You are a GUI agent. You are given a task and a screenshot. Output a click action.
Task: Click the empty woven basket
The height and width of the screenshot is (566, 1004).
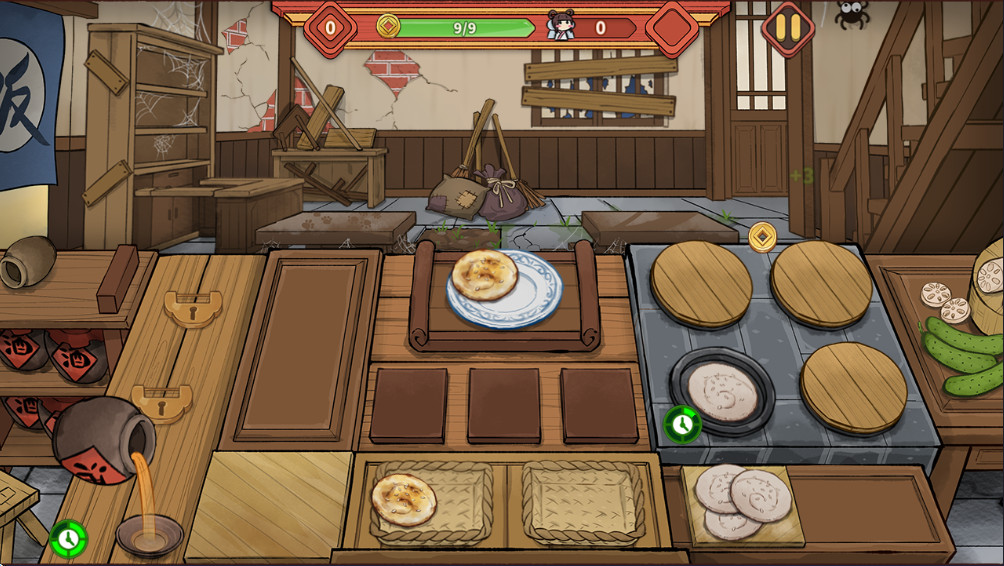pyautogui.click(x=583, y=501)
